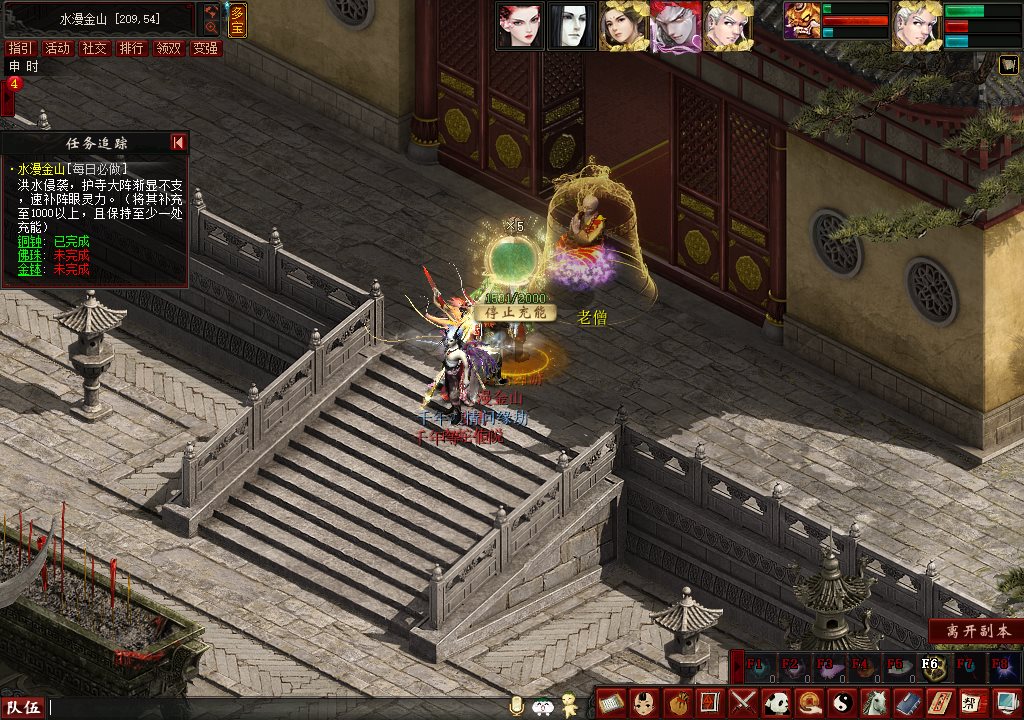Show the 排行 rankings menu

coord(131,48)
